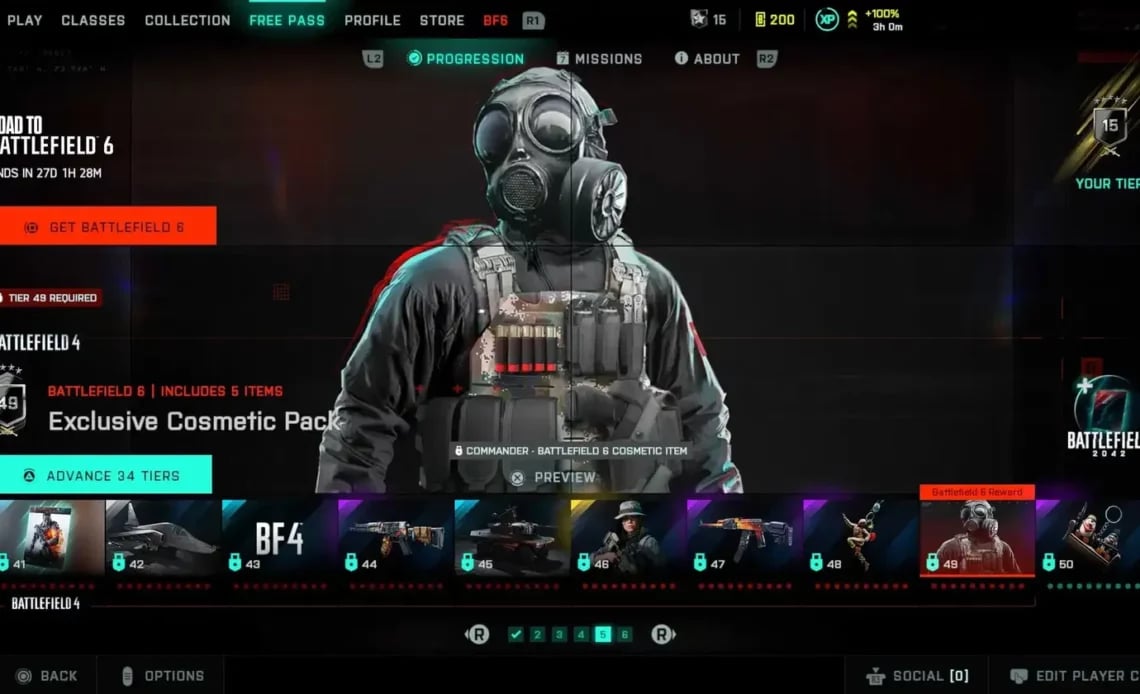The height and width of the screenshot is (694, 1140).
Task: Jump to page 6 of tiers
Action: pyautogui.click(x=625, y=634)
